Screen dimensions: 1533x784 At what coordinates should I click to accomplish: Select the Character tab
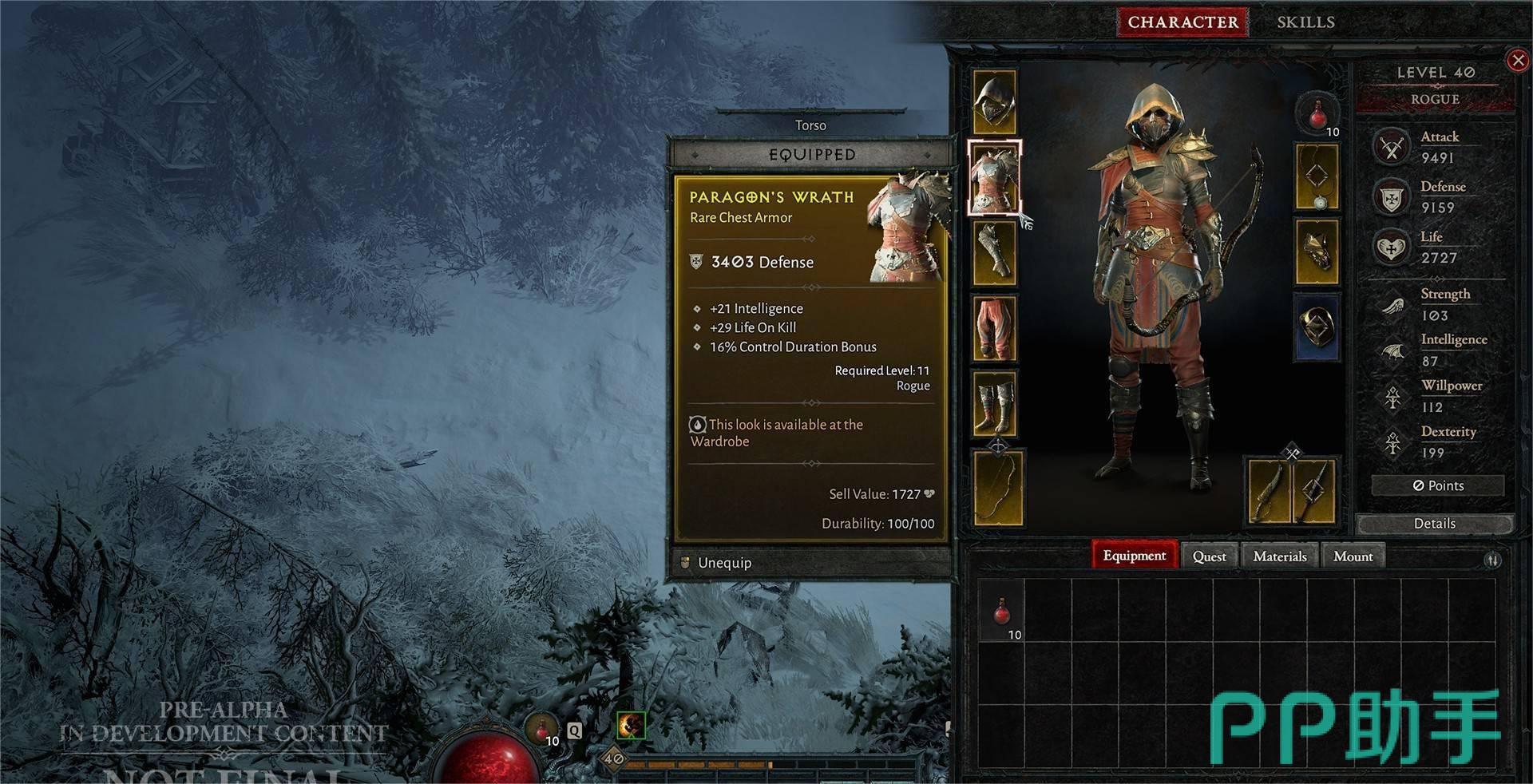click(x=1182, y=22)
